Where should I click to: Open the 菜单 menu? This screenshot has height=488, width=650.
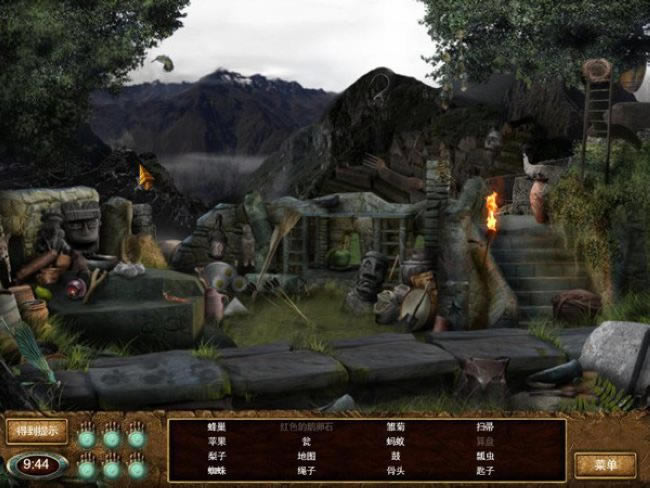tap(605, 464)
